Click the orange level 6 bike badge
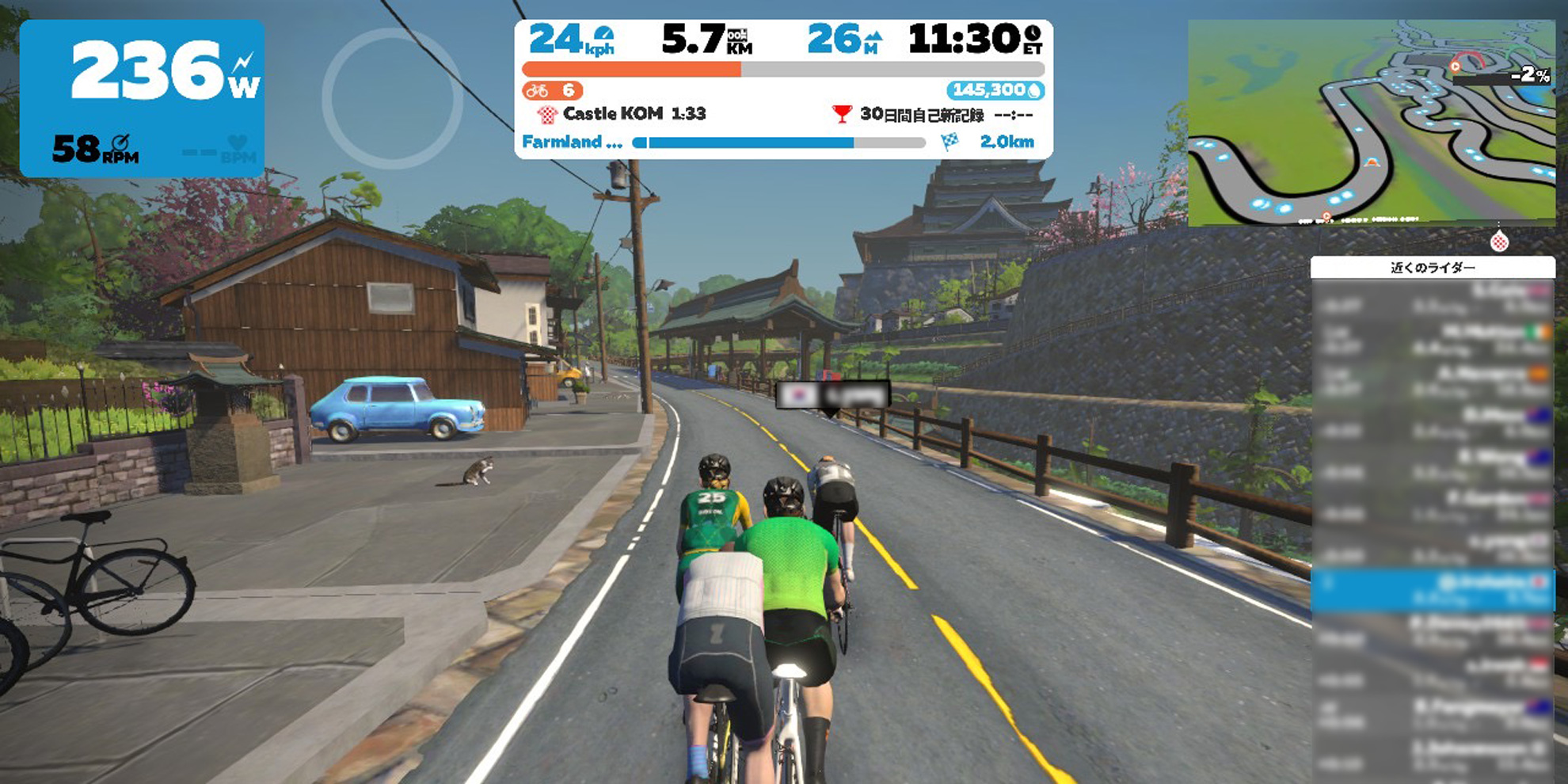This screenshot has width=1568, height=784. click(553, 90)
